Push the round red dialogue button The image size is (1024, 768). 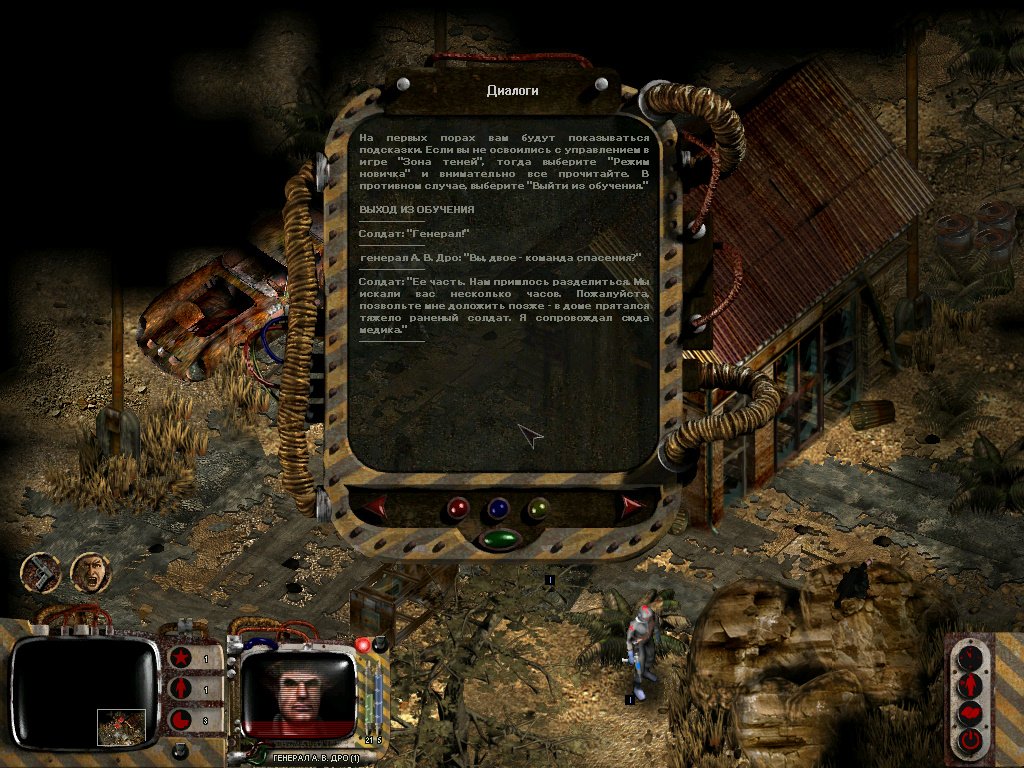pos(458,509)
